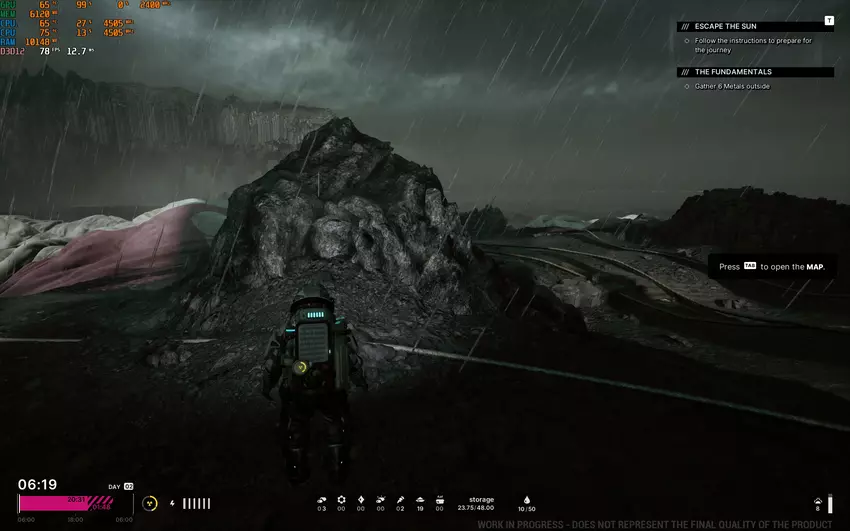Viewport: 850px width, 531px height.
Task: Click the water droplet icon
Action: coord(527,498)
